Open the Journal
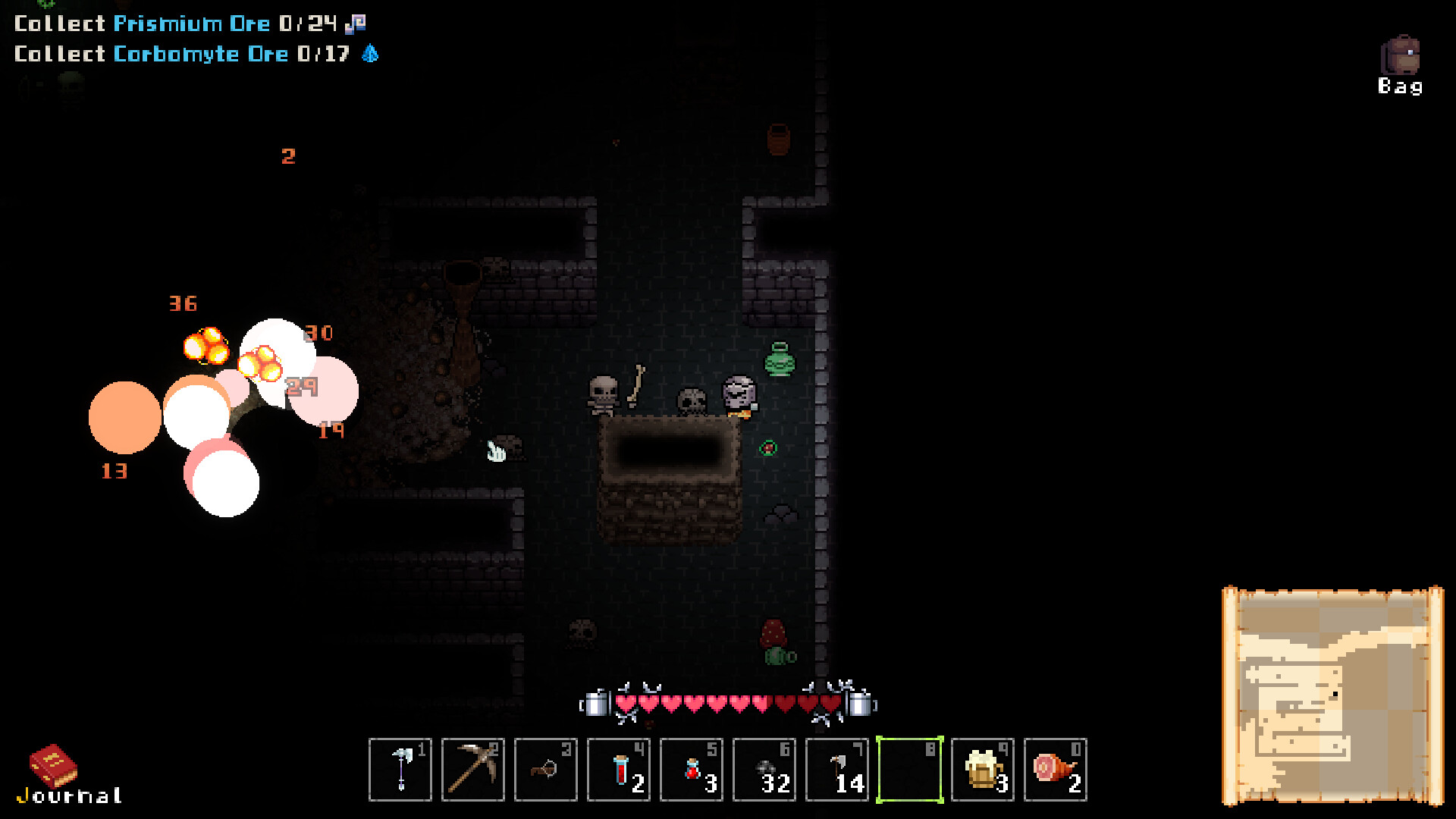Screen dimensions: 1456x819 52,766
